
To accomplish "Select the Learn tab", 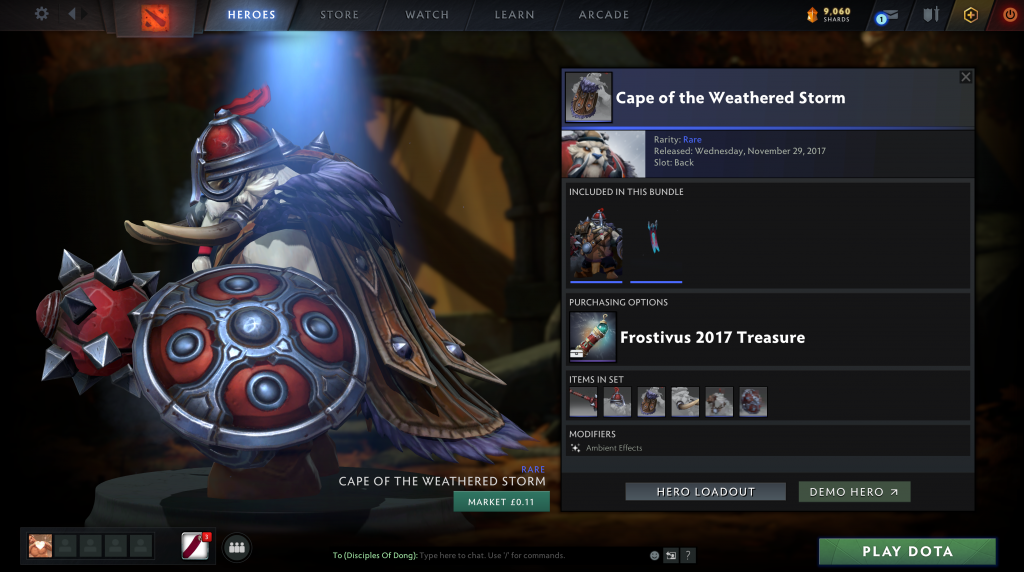I will [x=514, y=15].
